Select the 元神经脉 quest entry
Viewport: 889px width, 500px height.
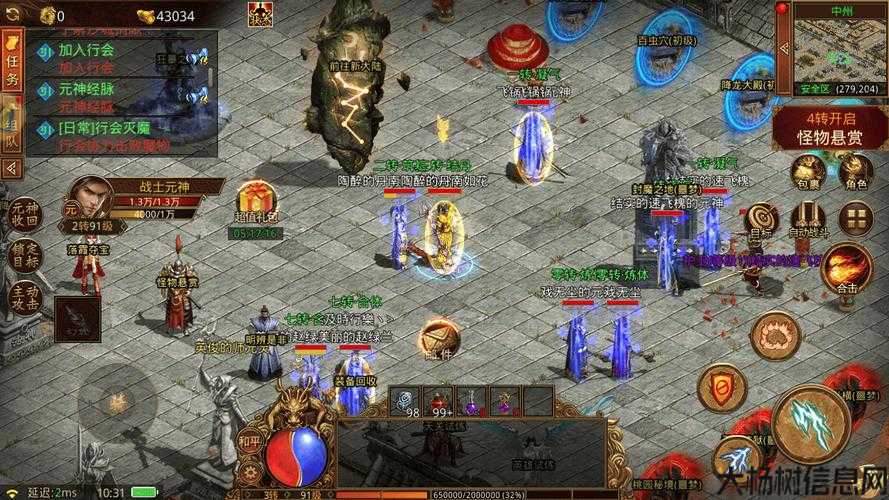(x=86, y=88)
